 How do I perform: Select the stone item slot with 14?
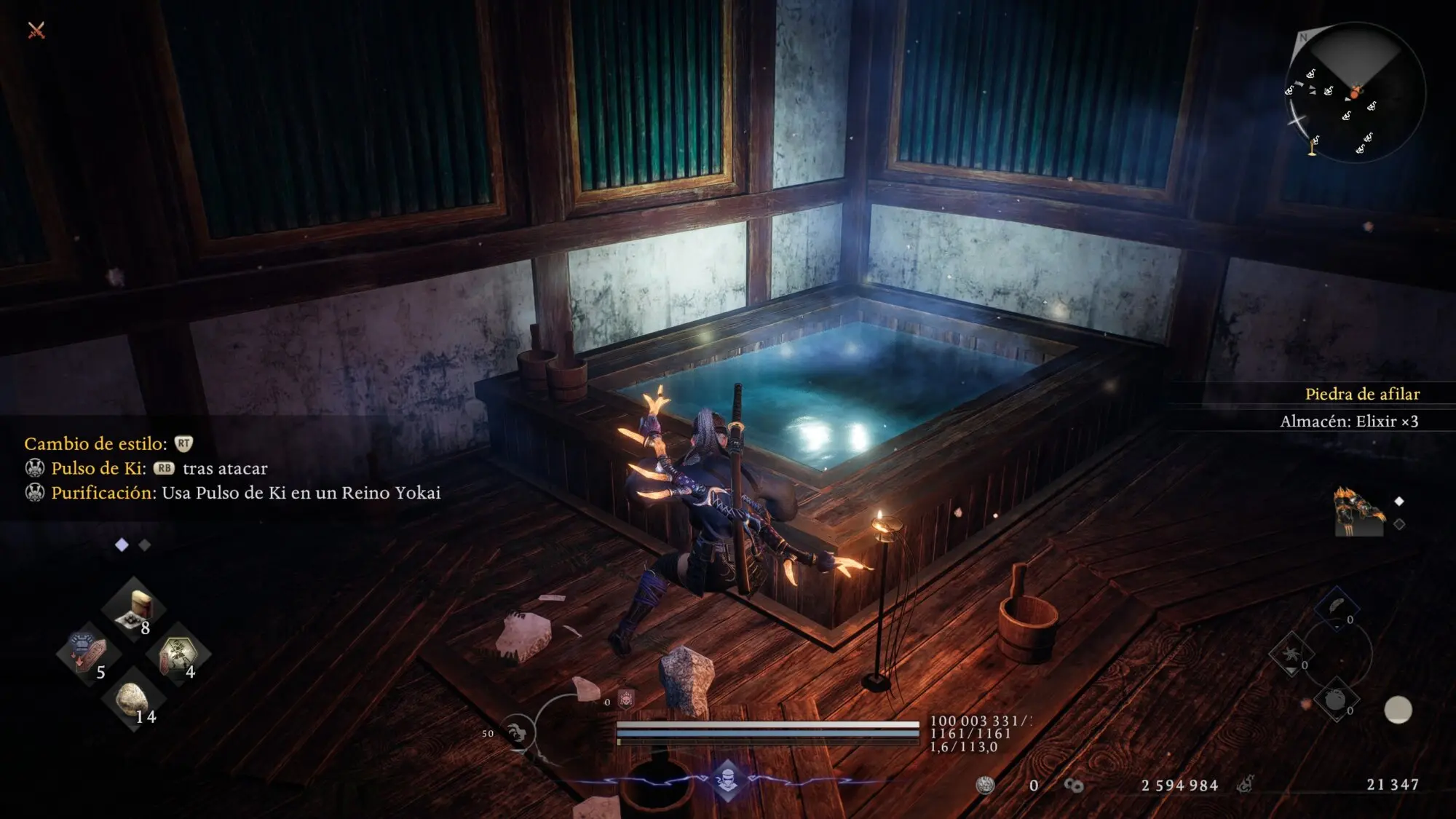(x=132, y=698)
